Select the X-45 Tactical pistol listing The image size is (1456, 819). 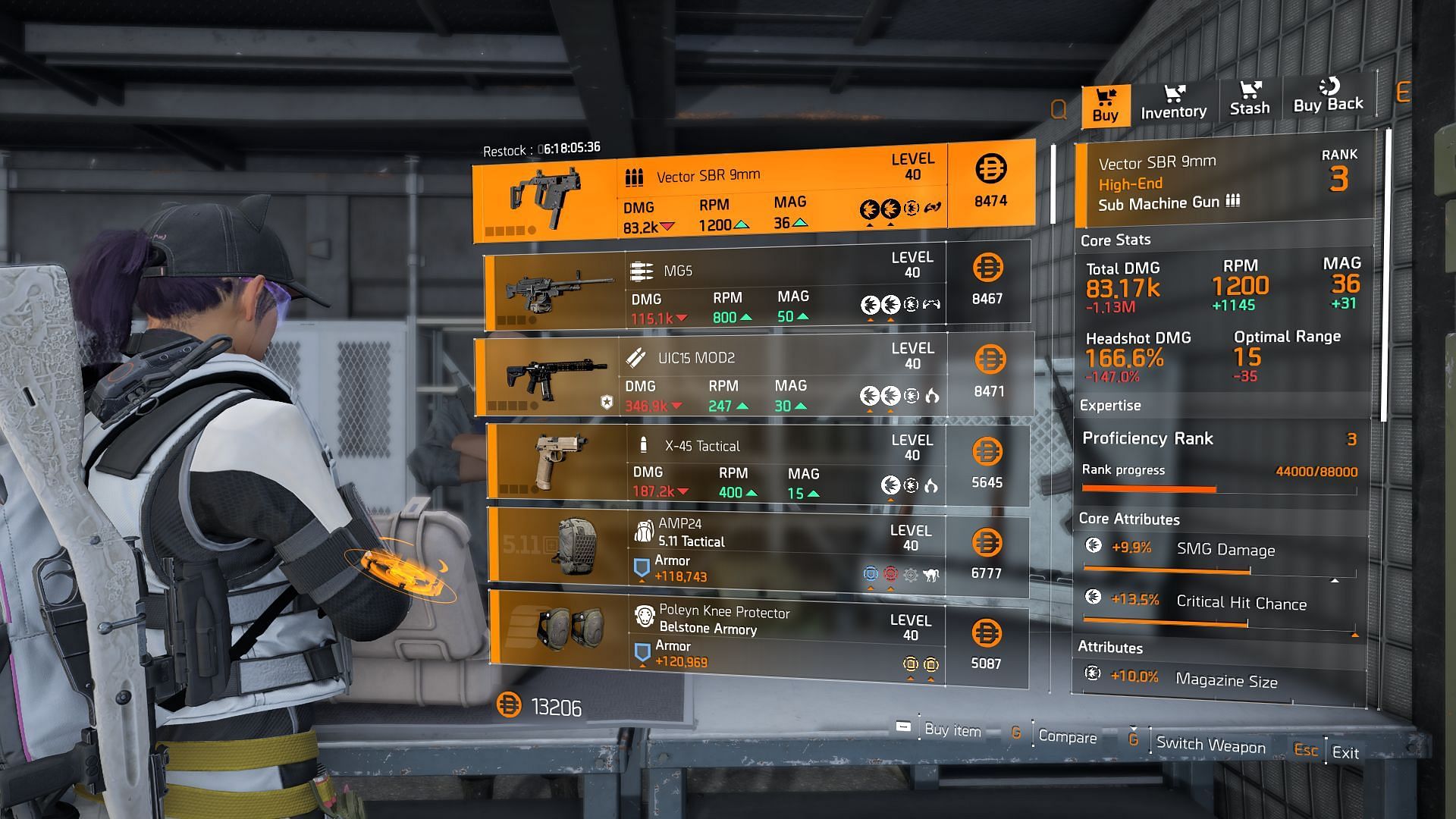757,463
